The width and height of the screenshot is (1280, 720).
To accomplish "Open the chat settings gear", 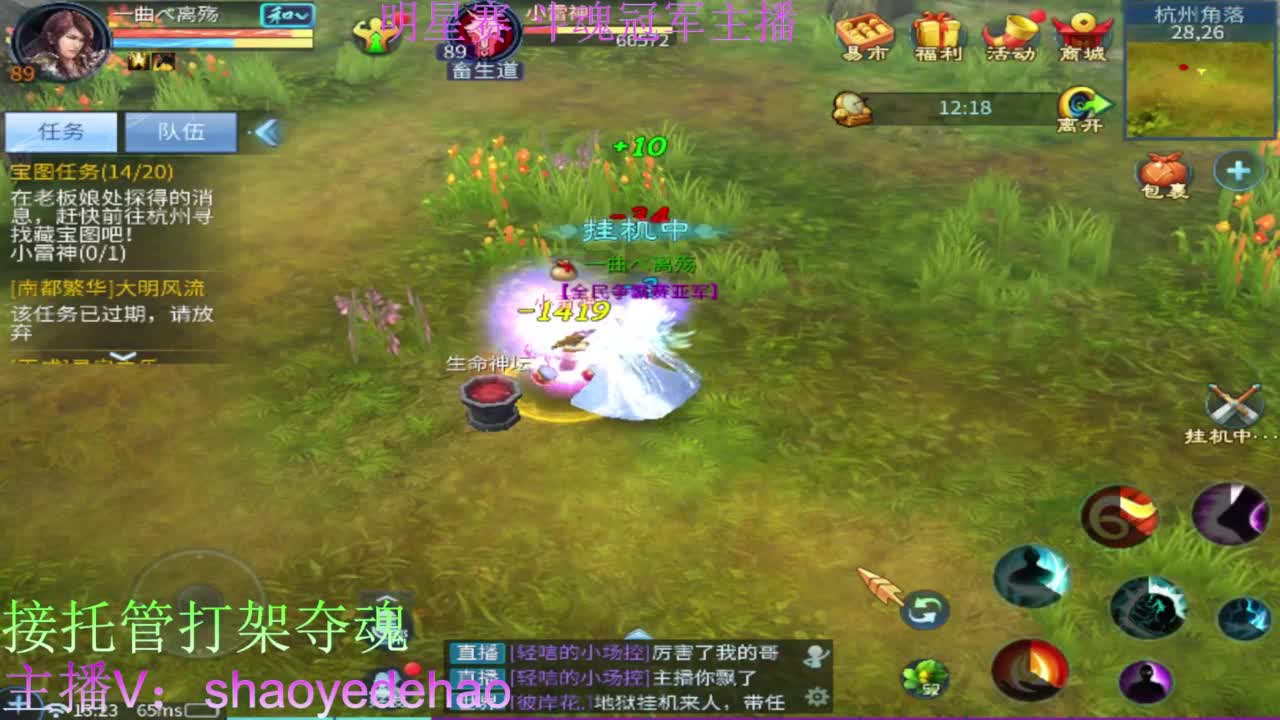I will click(x=815, y=698).
